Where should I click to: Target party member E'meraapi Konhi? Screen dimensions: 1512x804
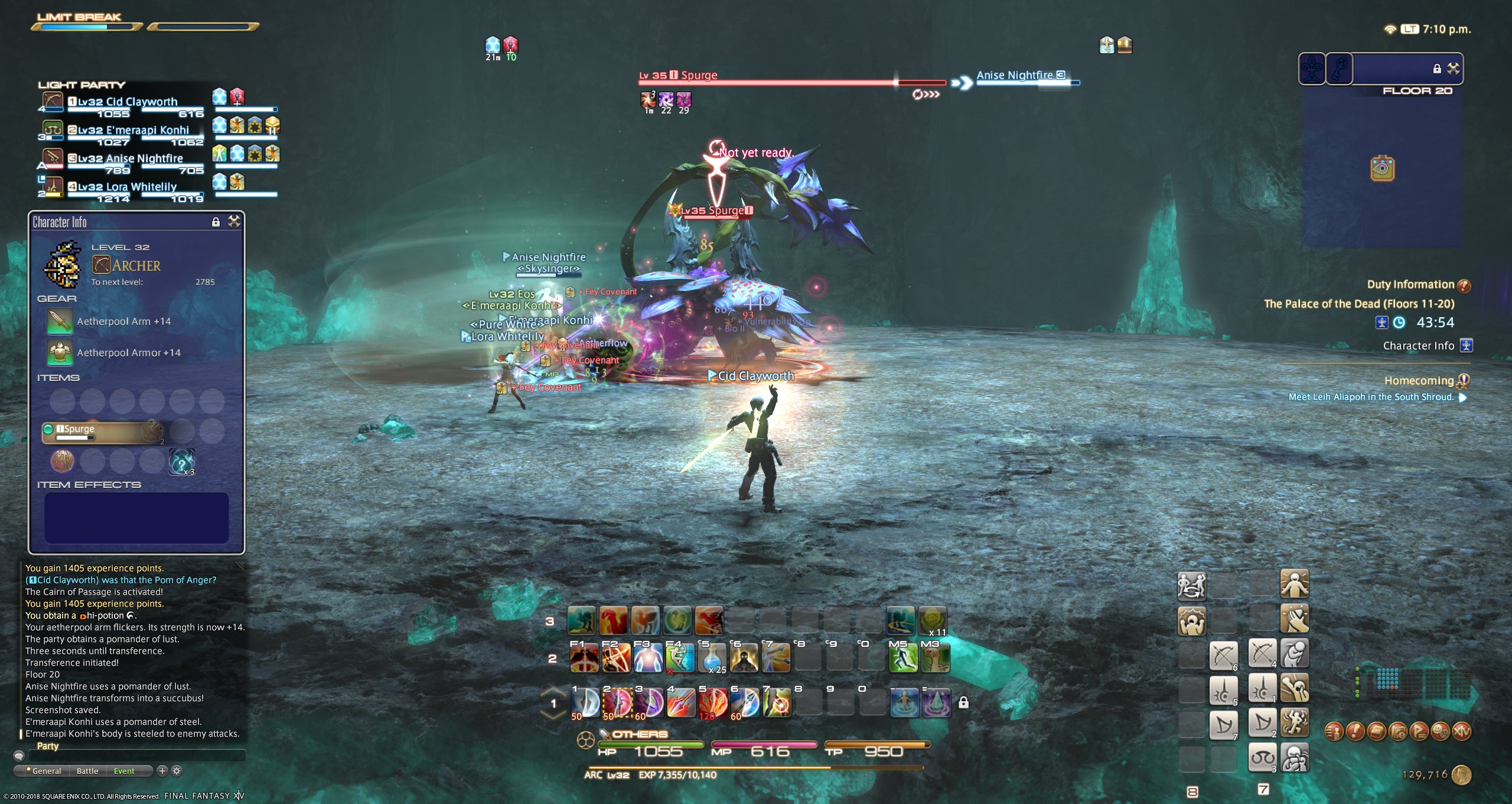pyautogui.click(x=133, y=130)
